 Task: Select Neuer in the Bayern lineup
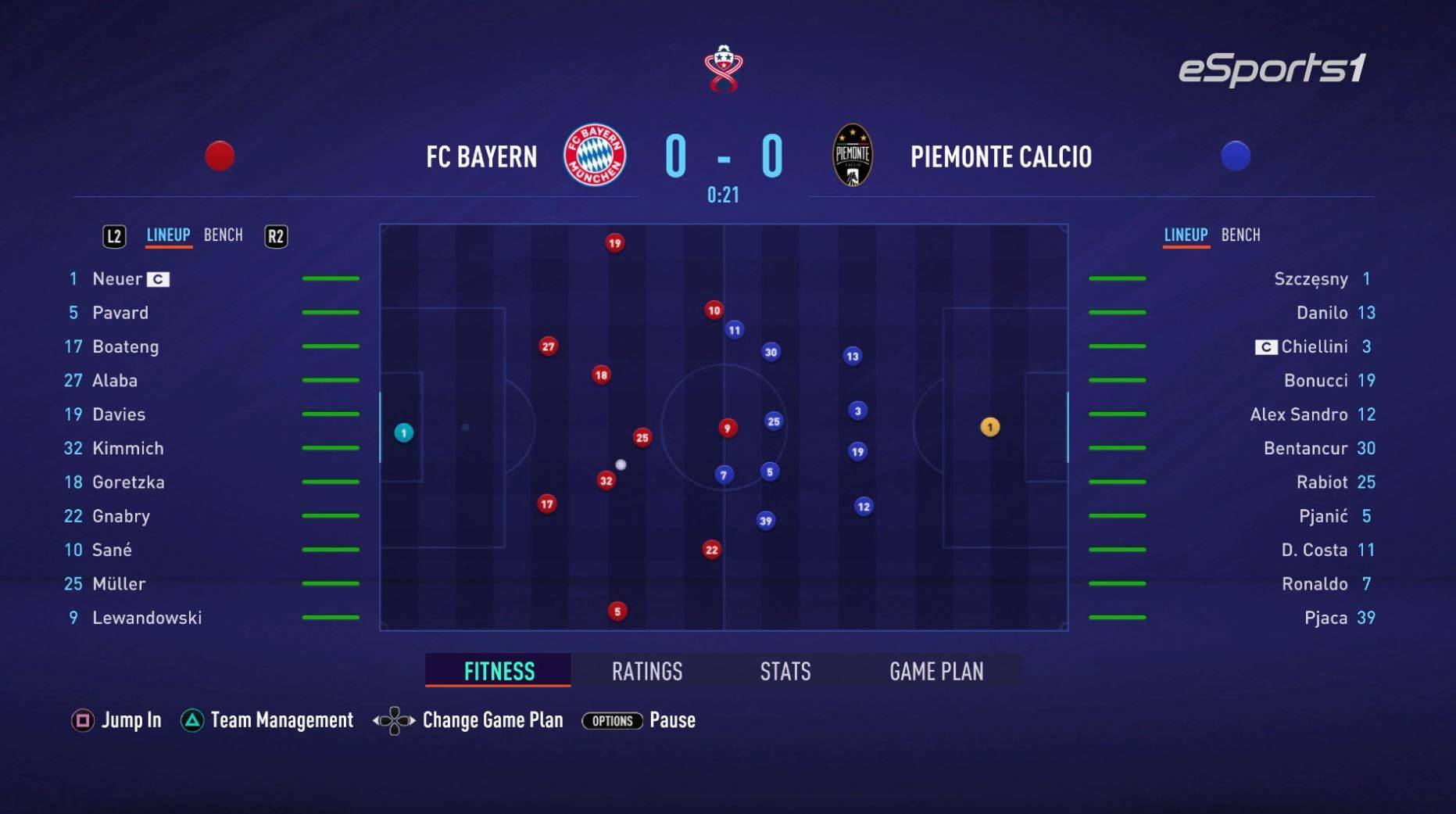tap(117, 279)
